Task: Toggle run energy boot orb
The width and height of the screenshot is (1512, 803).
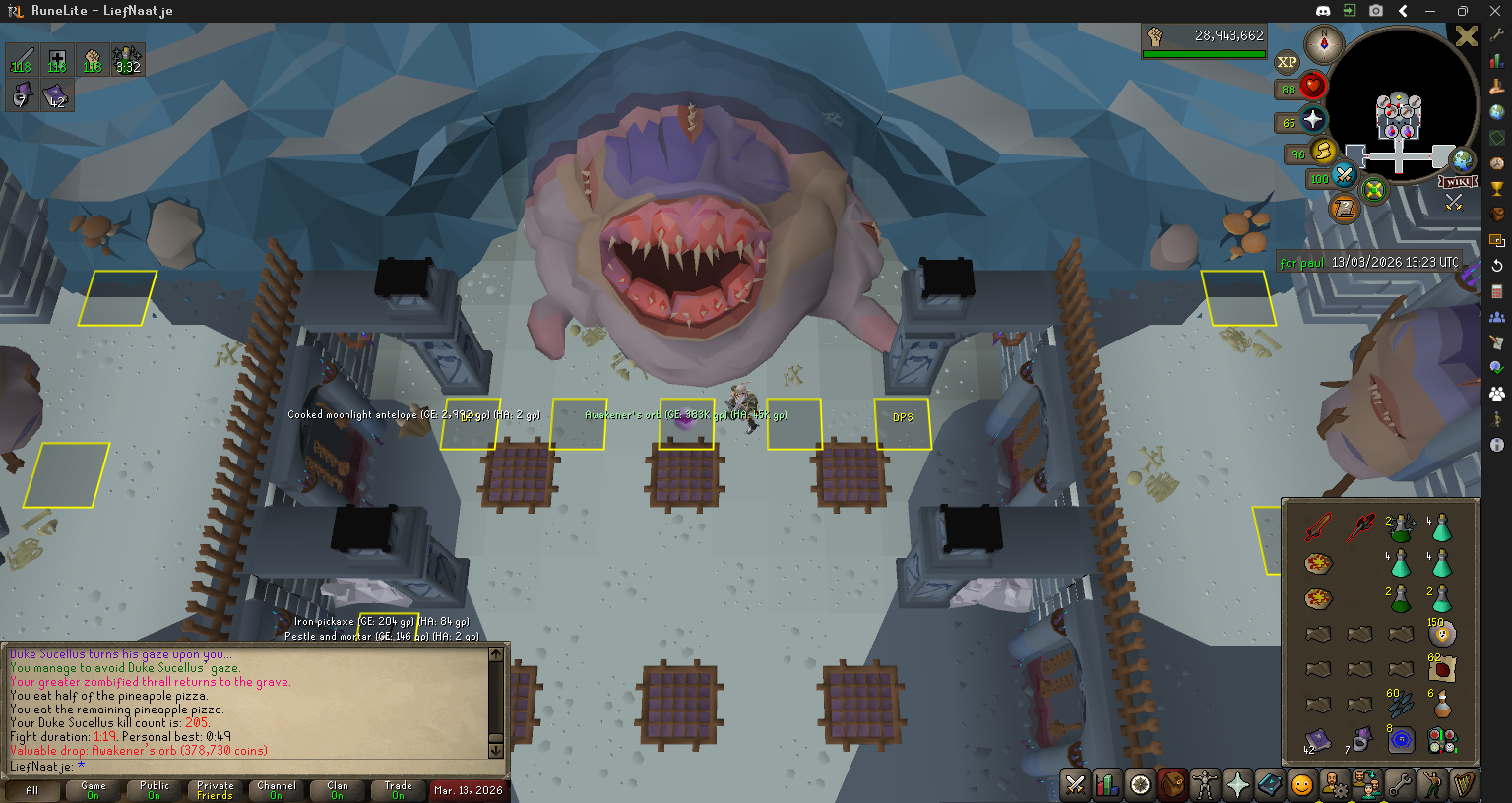Action: point(1323,152)
